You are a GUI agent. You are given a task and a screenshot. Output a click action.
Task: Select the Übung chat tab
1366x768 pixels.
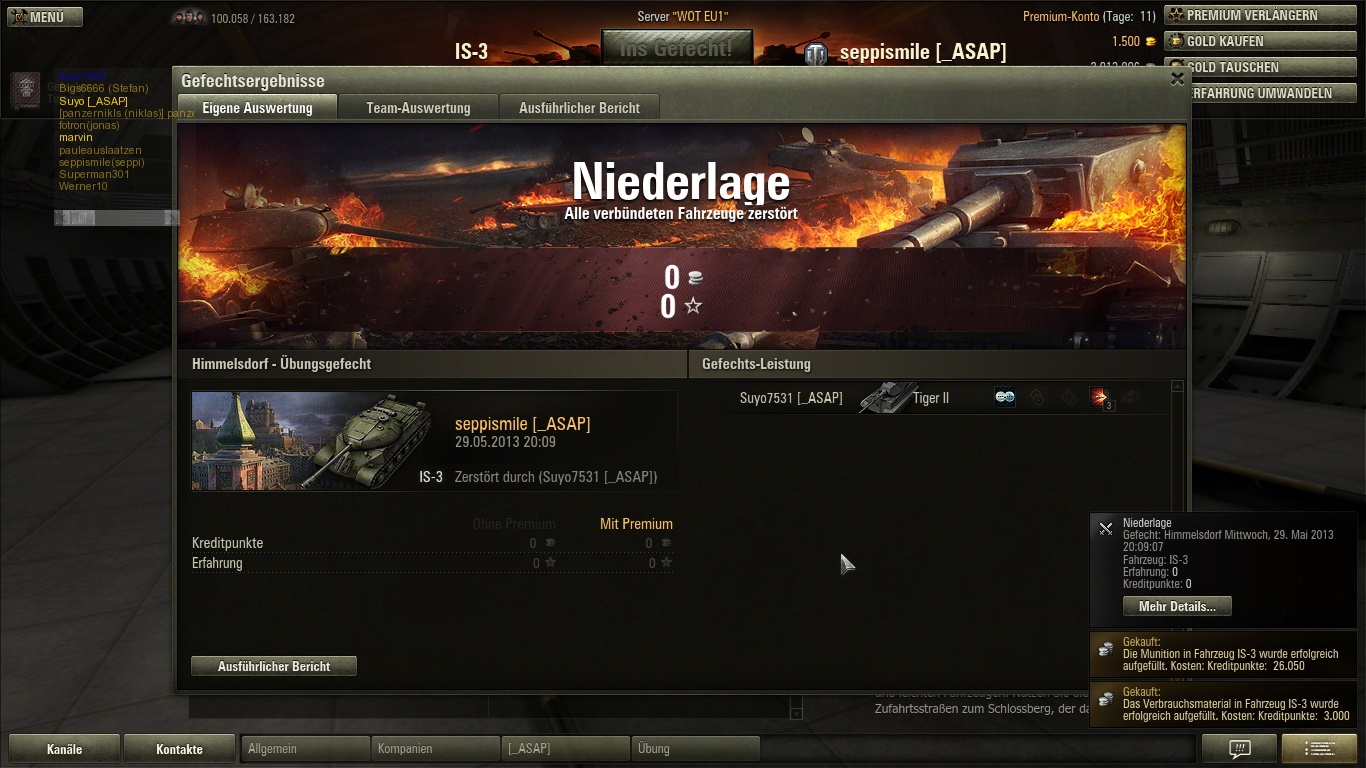(695, 748)
